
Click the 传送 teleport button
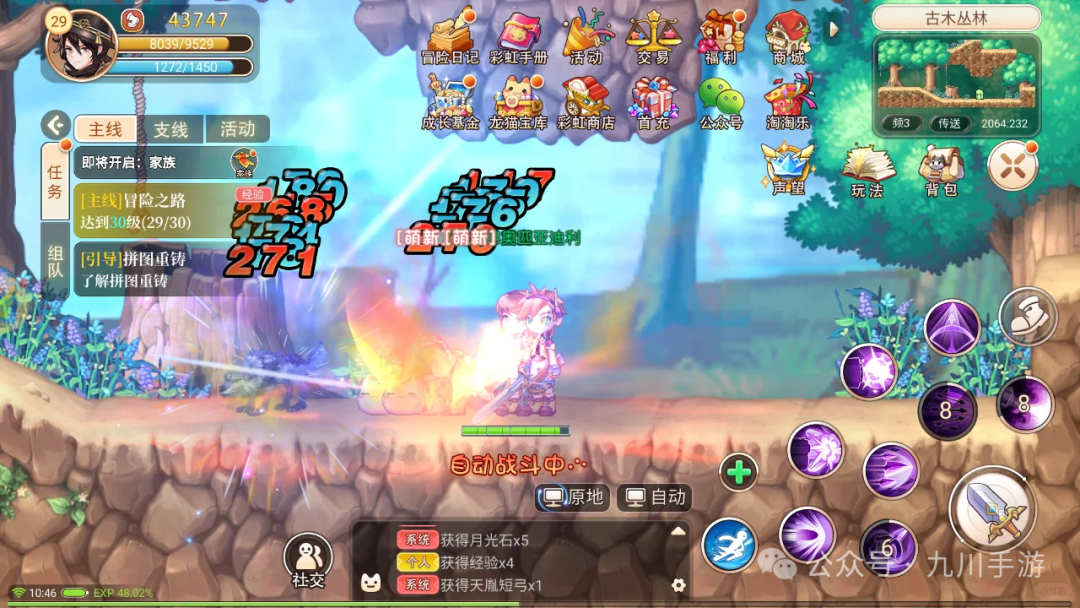(x=949, y=123)
